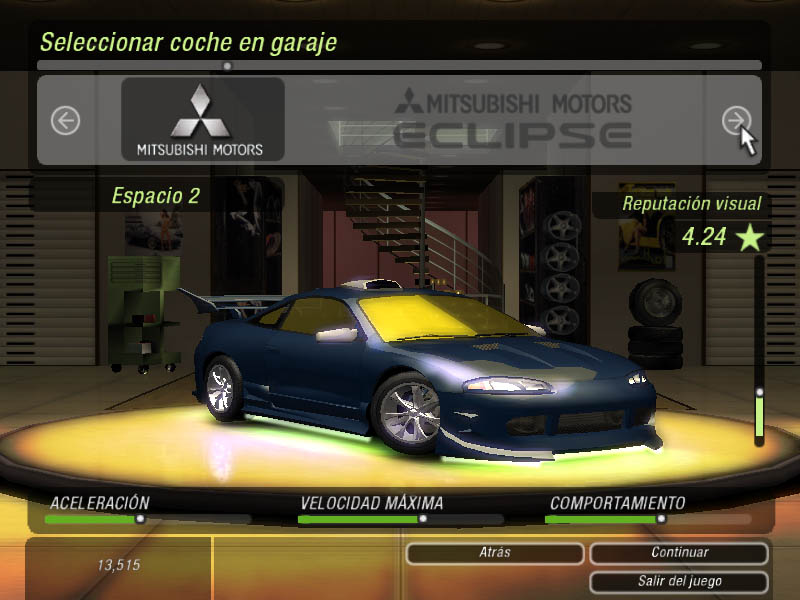Click the Atrás button
Image resolution: width=800 pixels, height=600 pixels.
(x=494, y=553)
